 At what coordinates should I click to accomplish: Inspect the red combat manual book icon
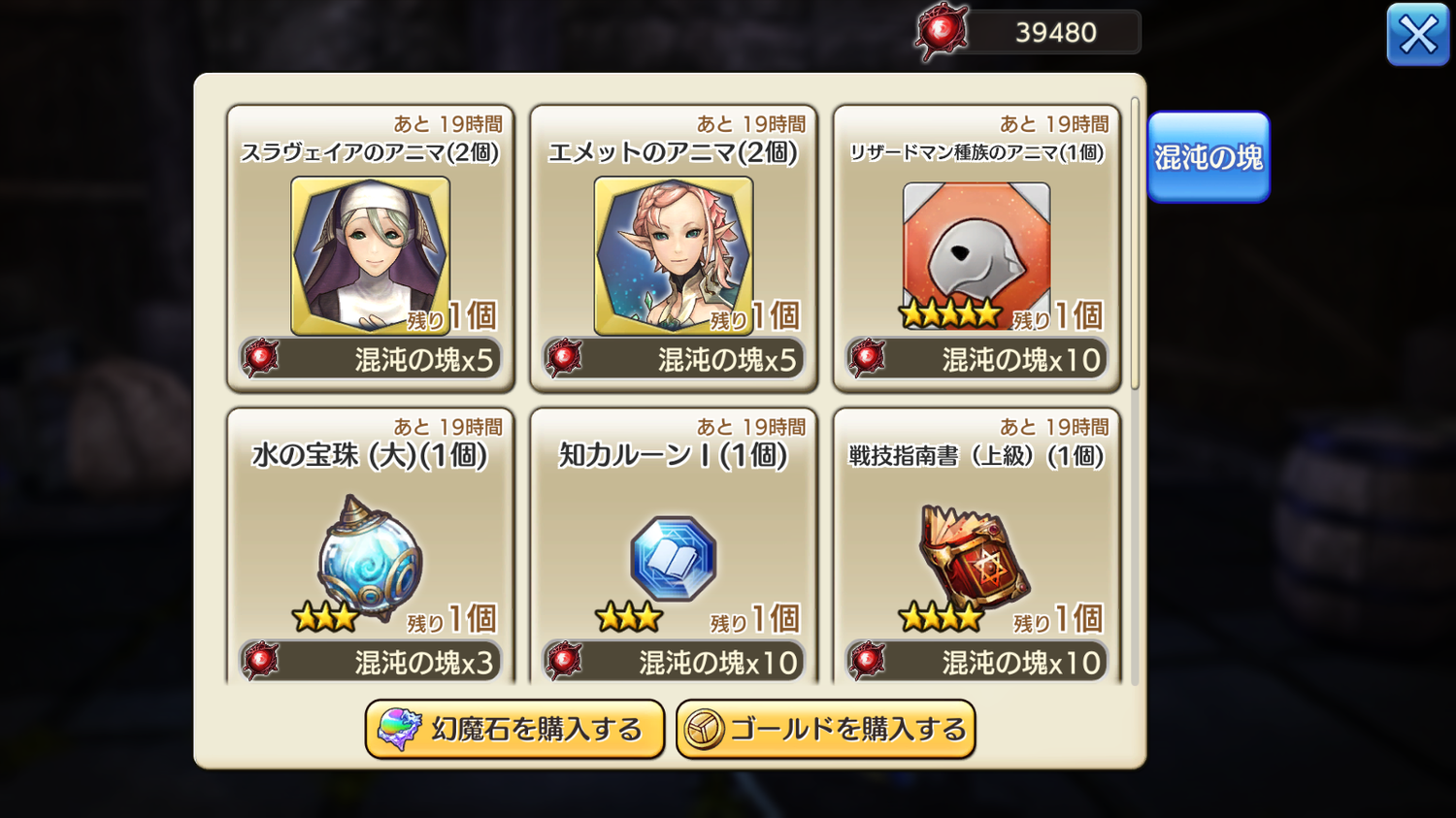pyautogui.click(x=976, y=553)
